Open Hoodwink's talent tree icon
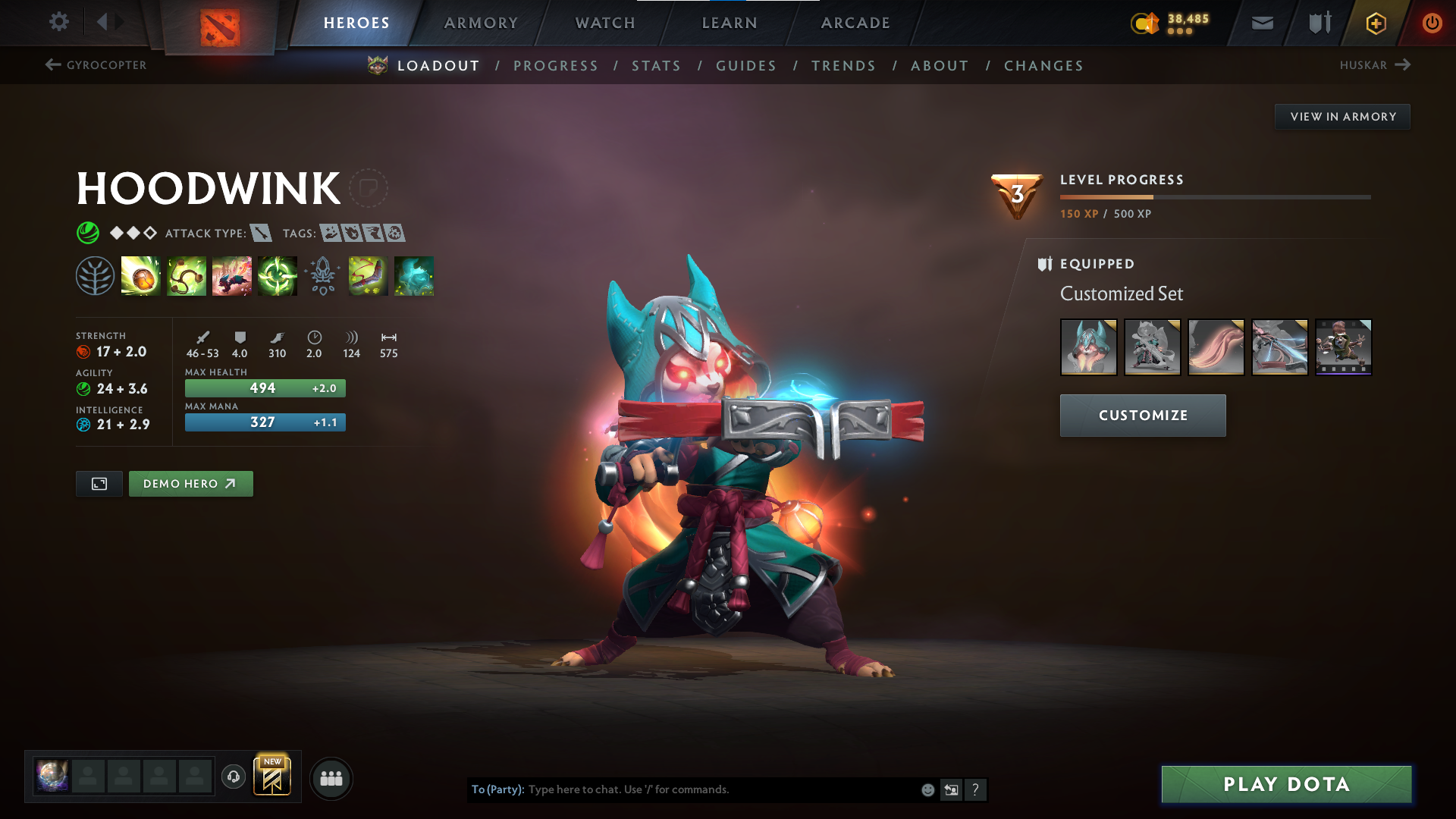1456x819 pixels. click(x=96, y=276)
